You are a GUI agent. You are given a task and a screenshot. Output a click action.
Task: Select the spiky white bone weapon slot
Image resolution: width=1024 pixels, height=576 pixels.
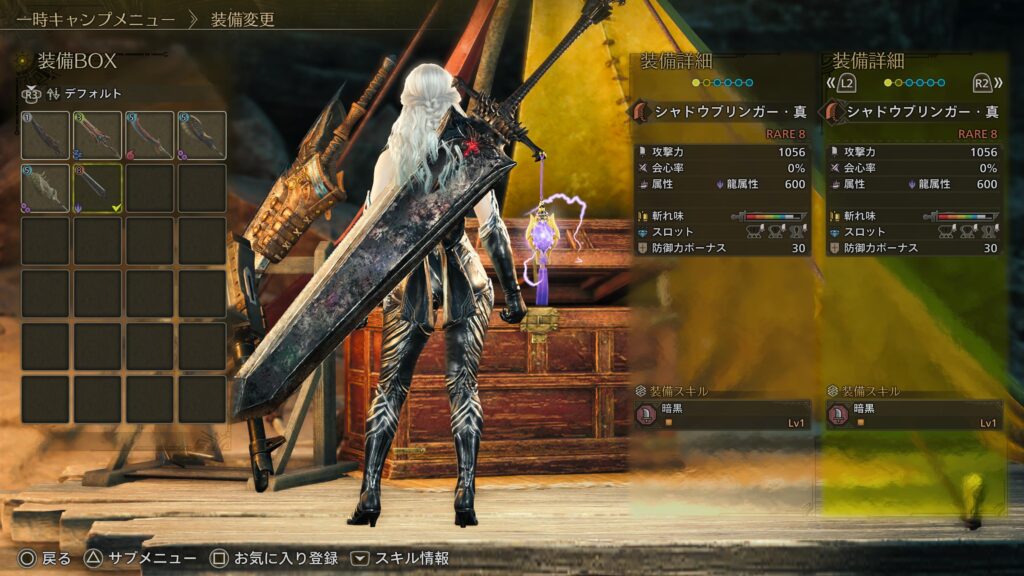(x=45, y=188)
